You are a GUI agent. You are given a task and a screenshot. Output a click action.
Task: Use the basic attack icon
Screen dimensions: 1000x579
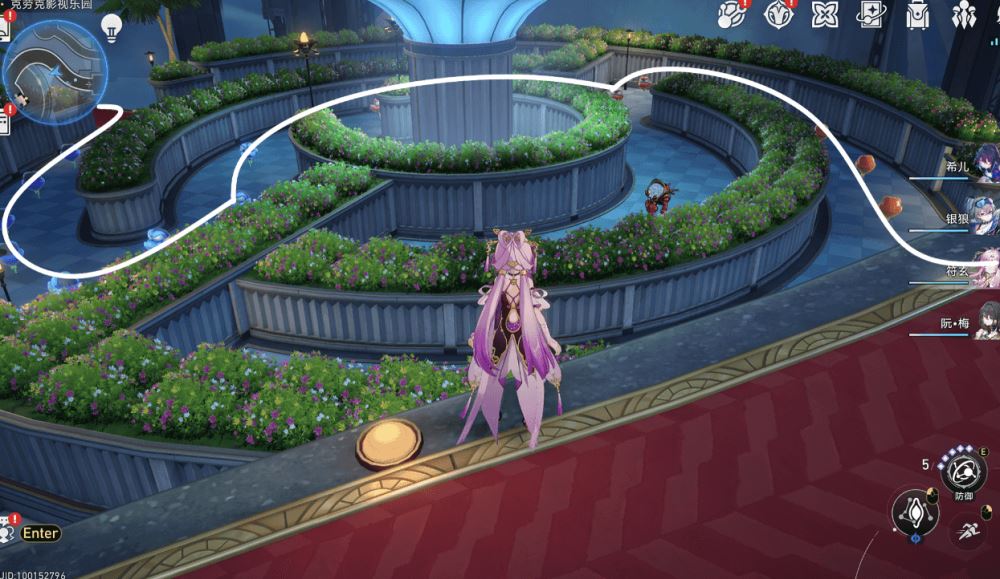coord(915,510)
